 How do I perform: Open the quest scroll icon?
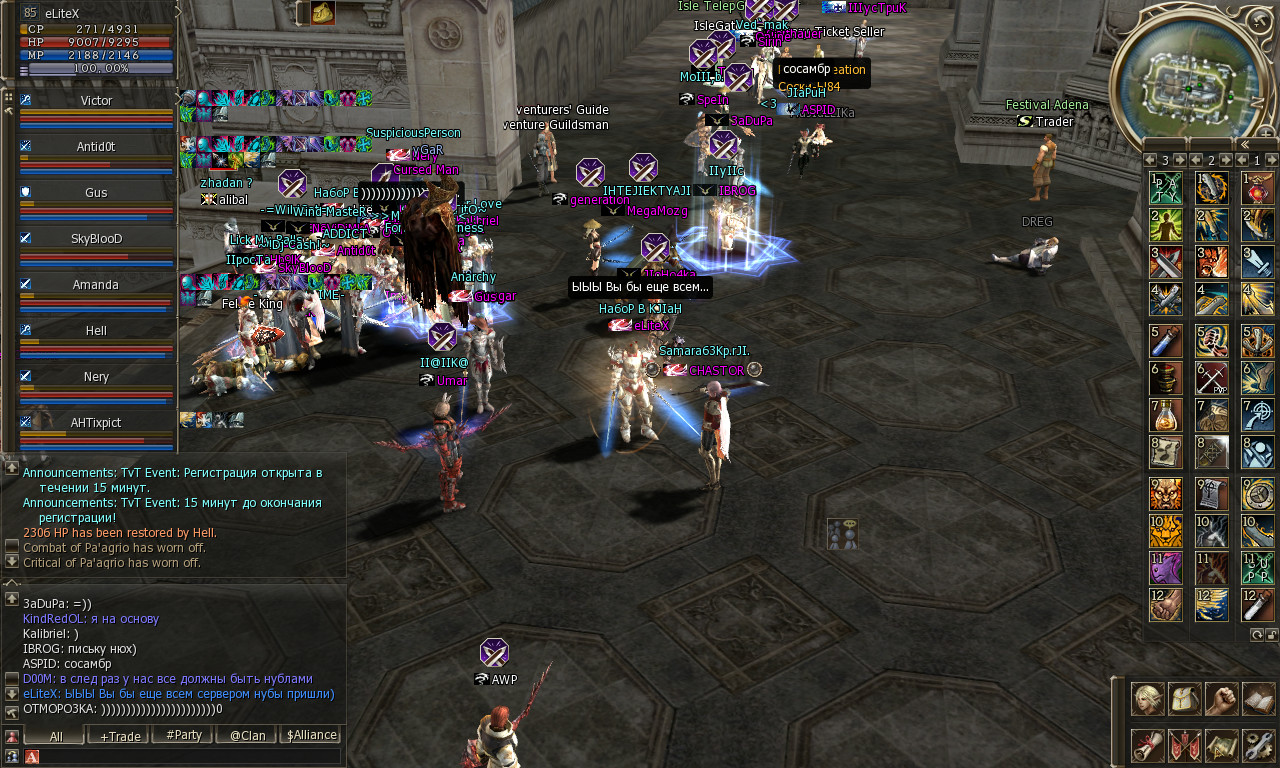coord(1148,745)
